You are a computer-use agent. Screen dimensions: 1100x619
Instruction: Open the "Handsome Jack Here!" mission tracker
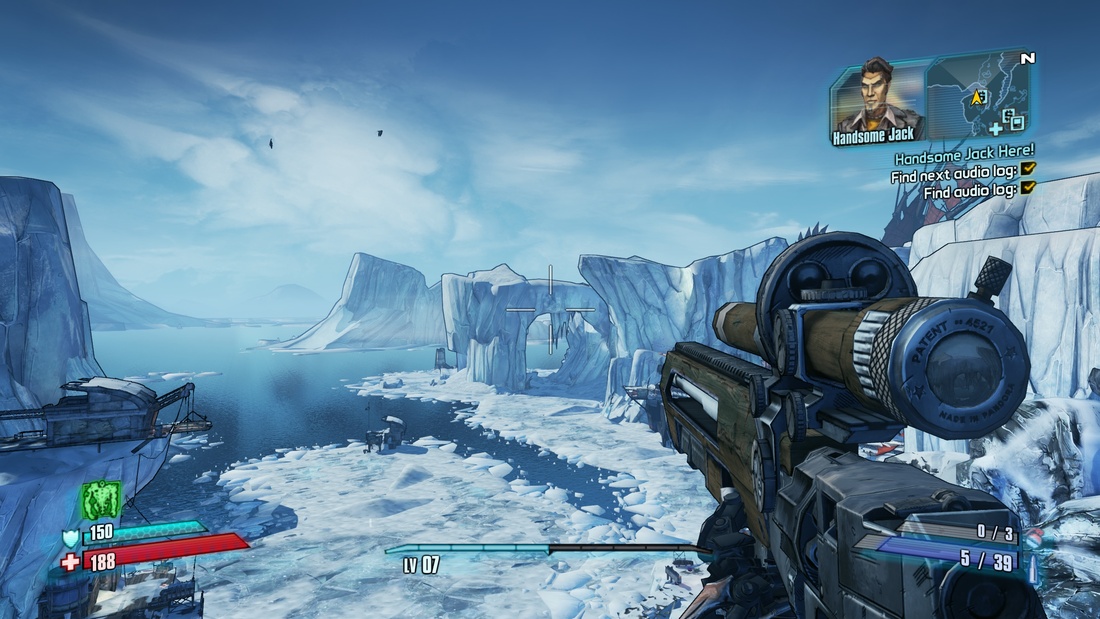click(x=964, y=158)
